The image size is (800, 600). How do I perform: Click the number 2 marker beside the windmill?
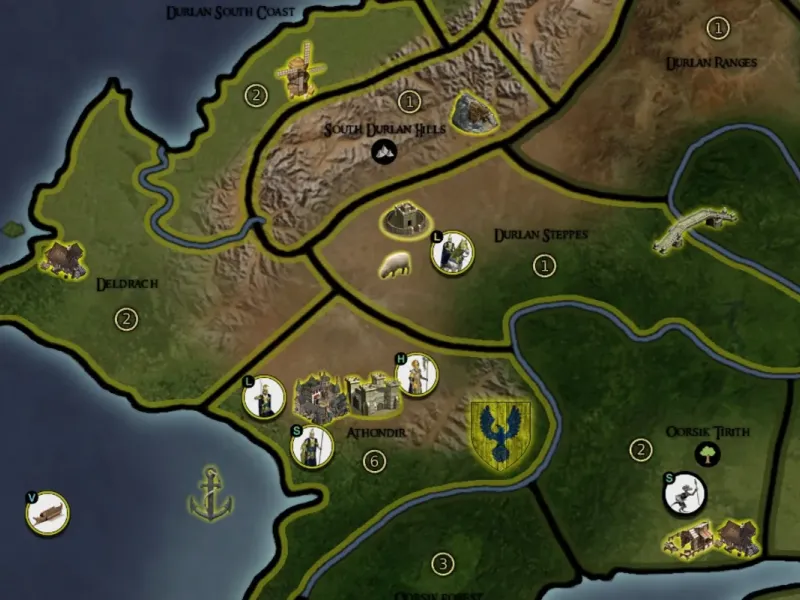(x=256, y=96)
